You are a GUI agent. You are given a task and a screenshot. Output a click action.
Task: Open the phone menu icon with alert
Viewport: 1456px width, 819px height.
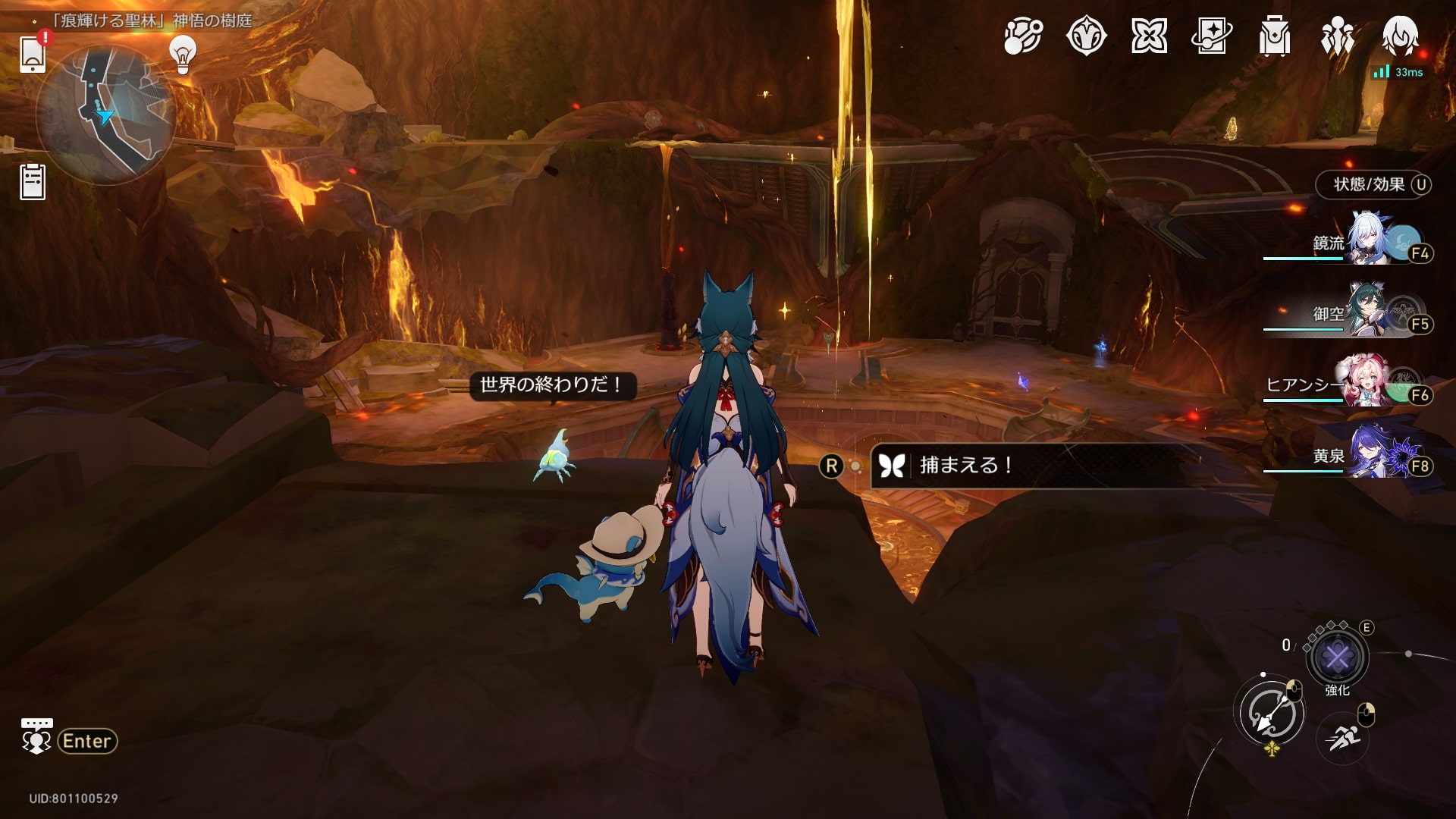33,54
